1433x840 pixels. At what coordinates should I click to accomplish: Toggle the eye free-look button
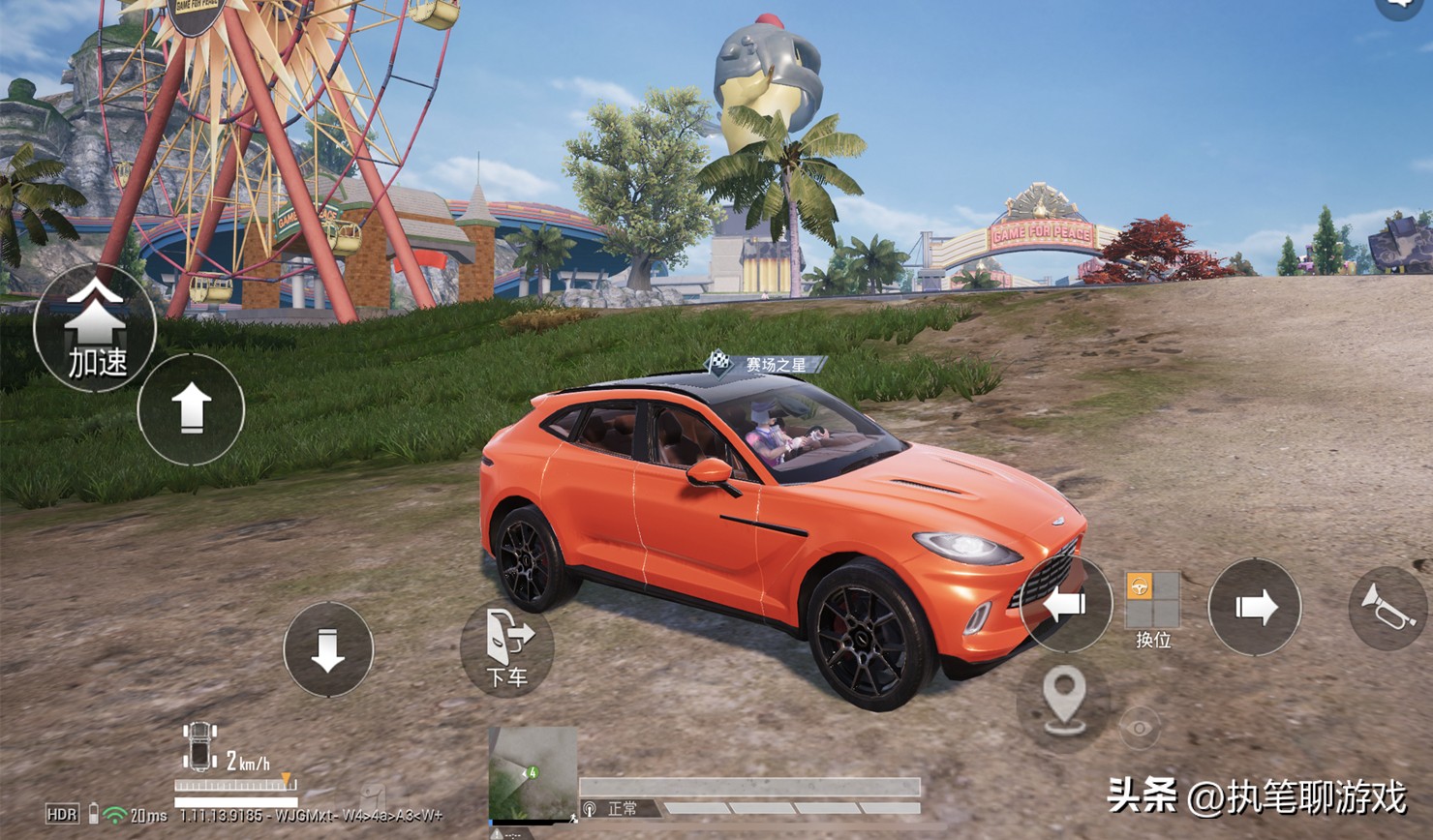coord(1140,727)
